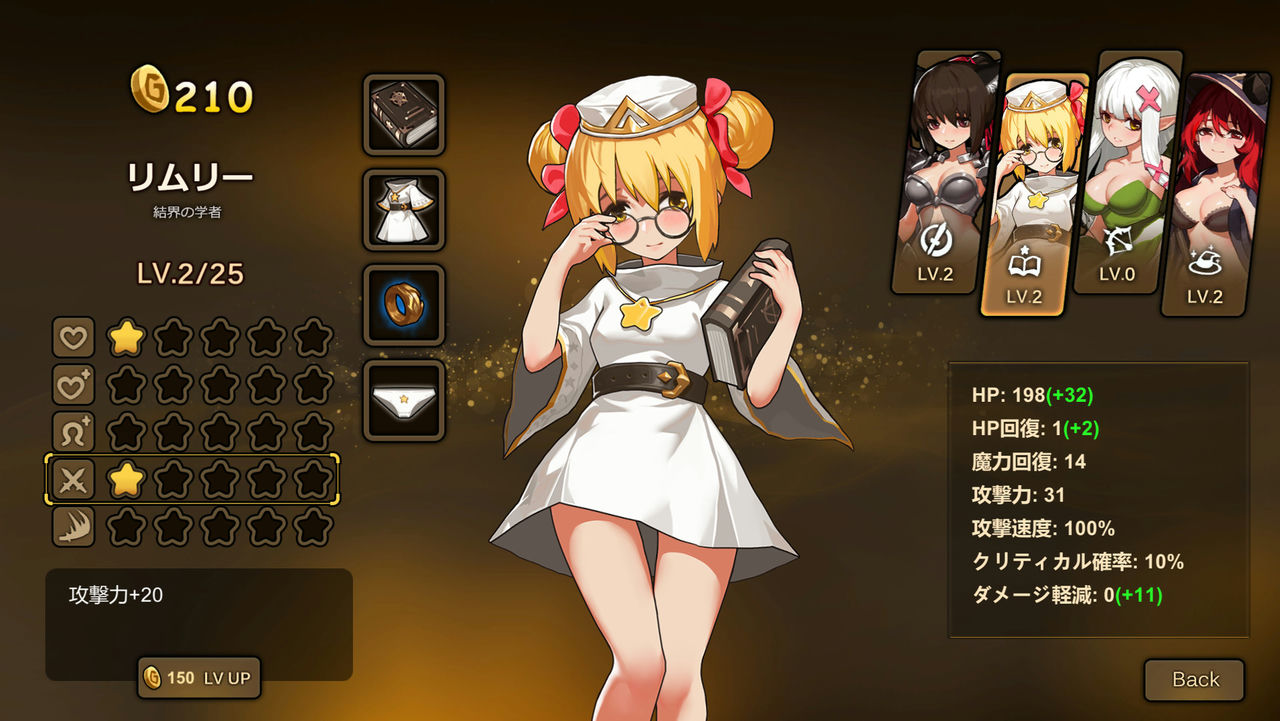Viewport: 1280px width, 721px height.
Task: Select the first star on the HP row
Action: [124, 337]
